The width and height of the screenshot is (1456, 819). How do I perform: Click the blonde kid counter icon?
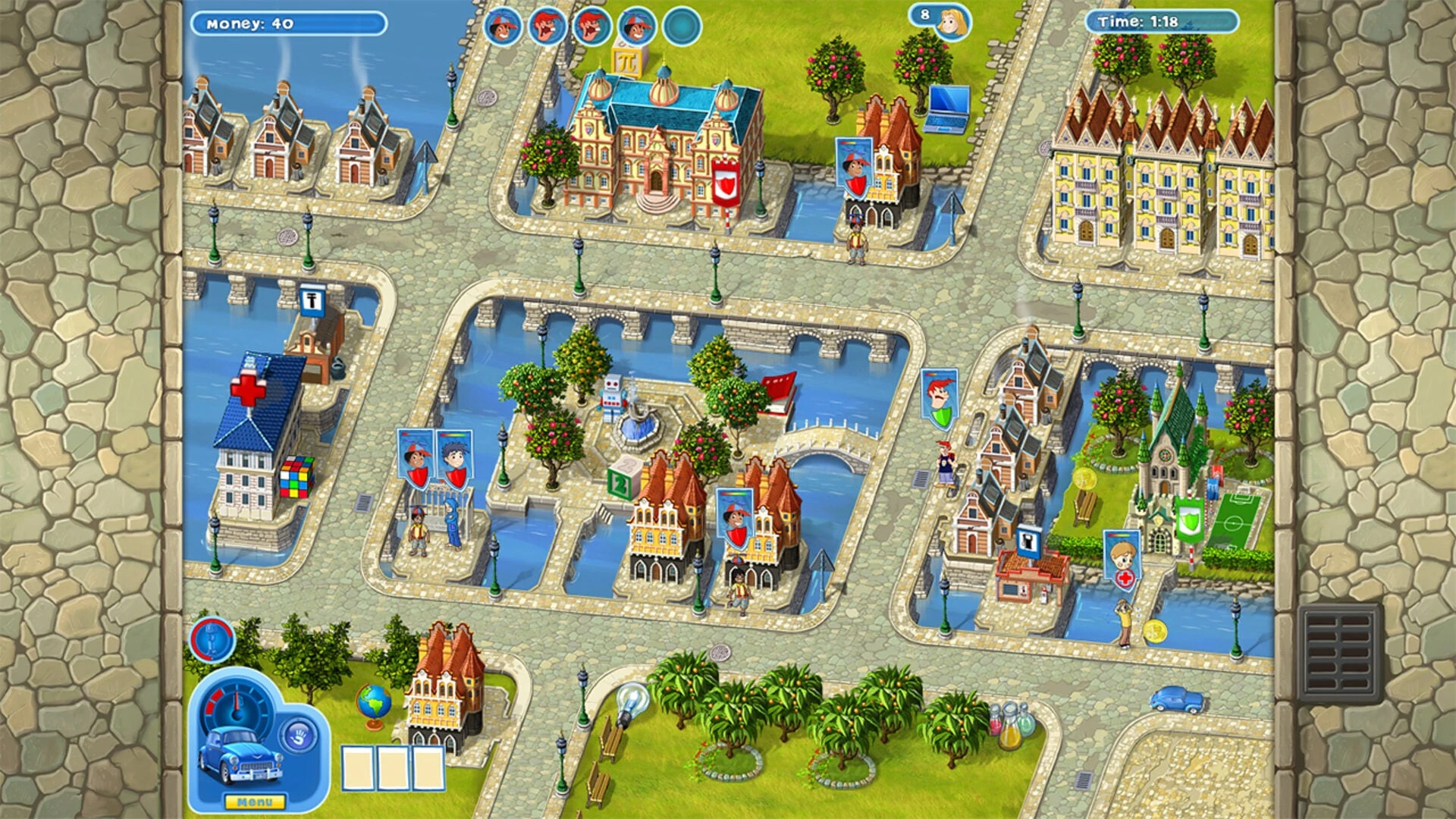coord(951,23)
